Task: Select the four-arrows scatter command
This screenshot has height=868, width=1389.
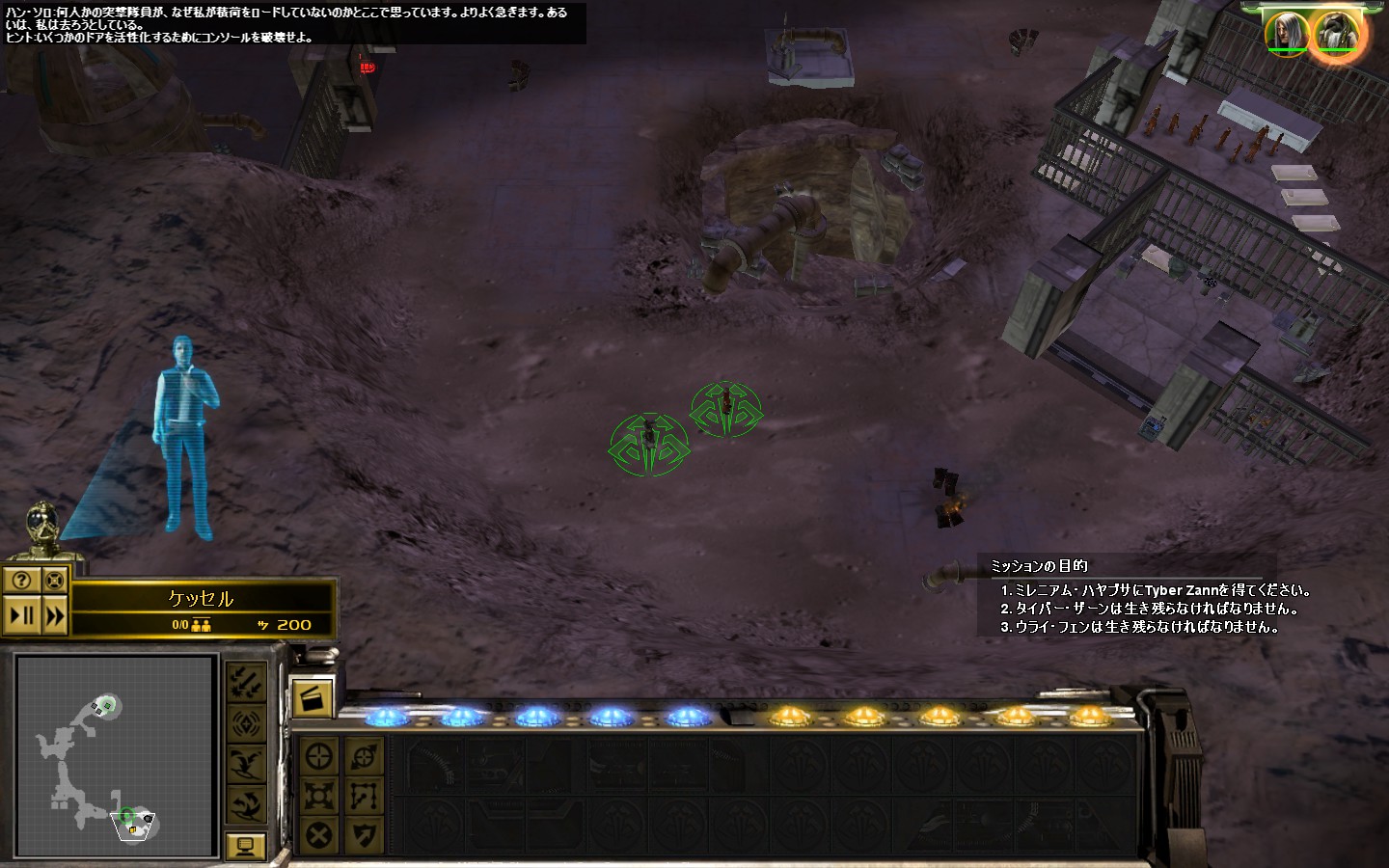Action: point(319,796)
